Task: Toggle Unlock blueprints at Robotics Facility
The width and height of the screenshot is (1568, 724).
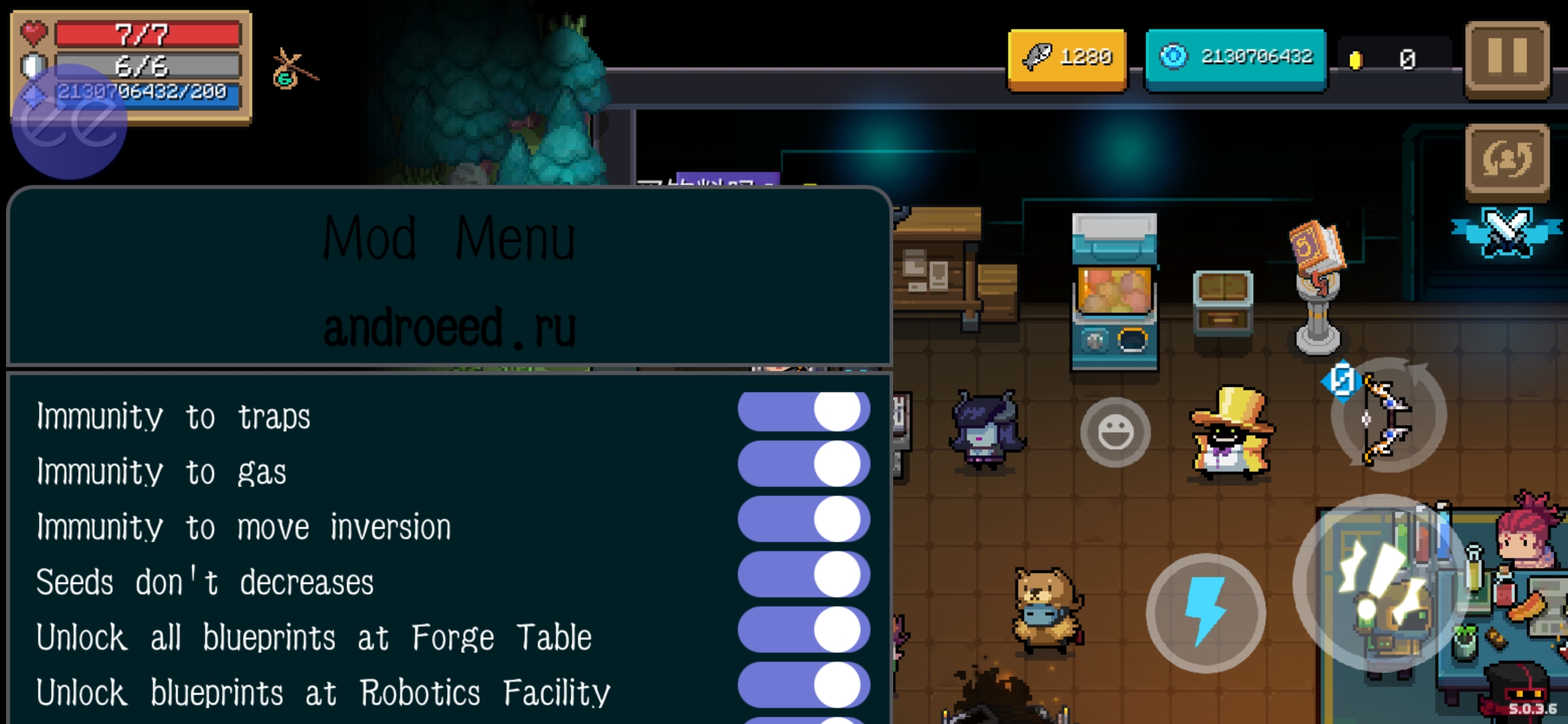Action: 803,685
